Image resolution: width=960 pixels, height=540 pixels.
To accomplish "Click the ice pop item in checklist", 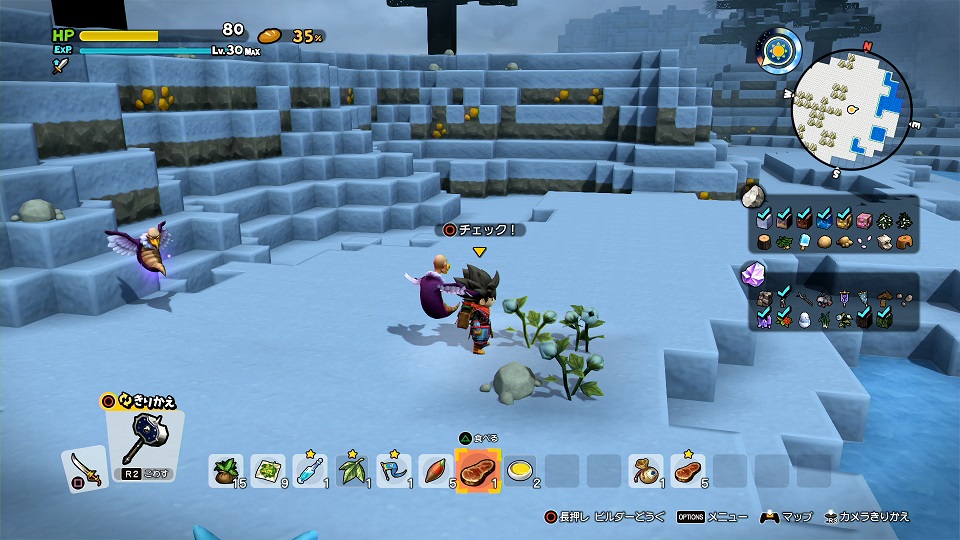I will (806, 241).
